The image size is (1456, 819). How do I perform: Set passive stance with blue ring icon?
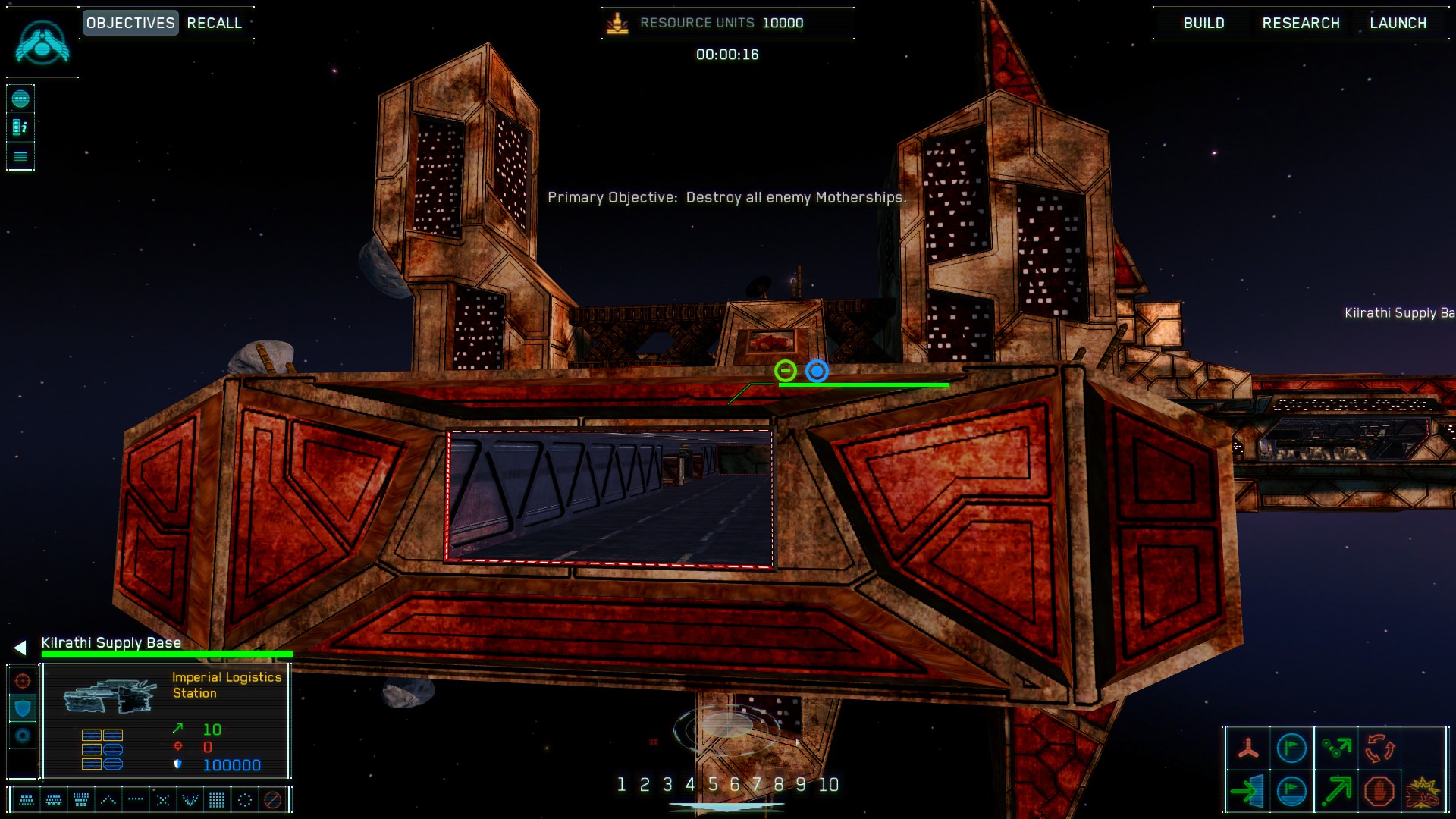pos(23,736)
